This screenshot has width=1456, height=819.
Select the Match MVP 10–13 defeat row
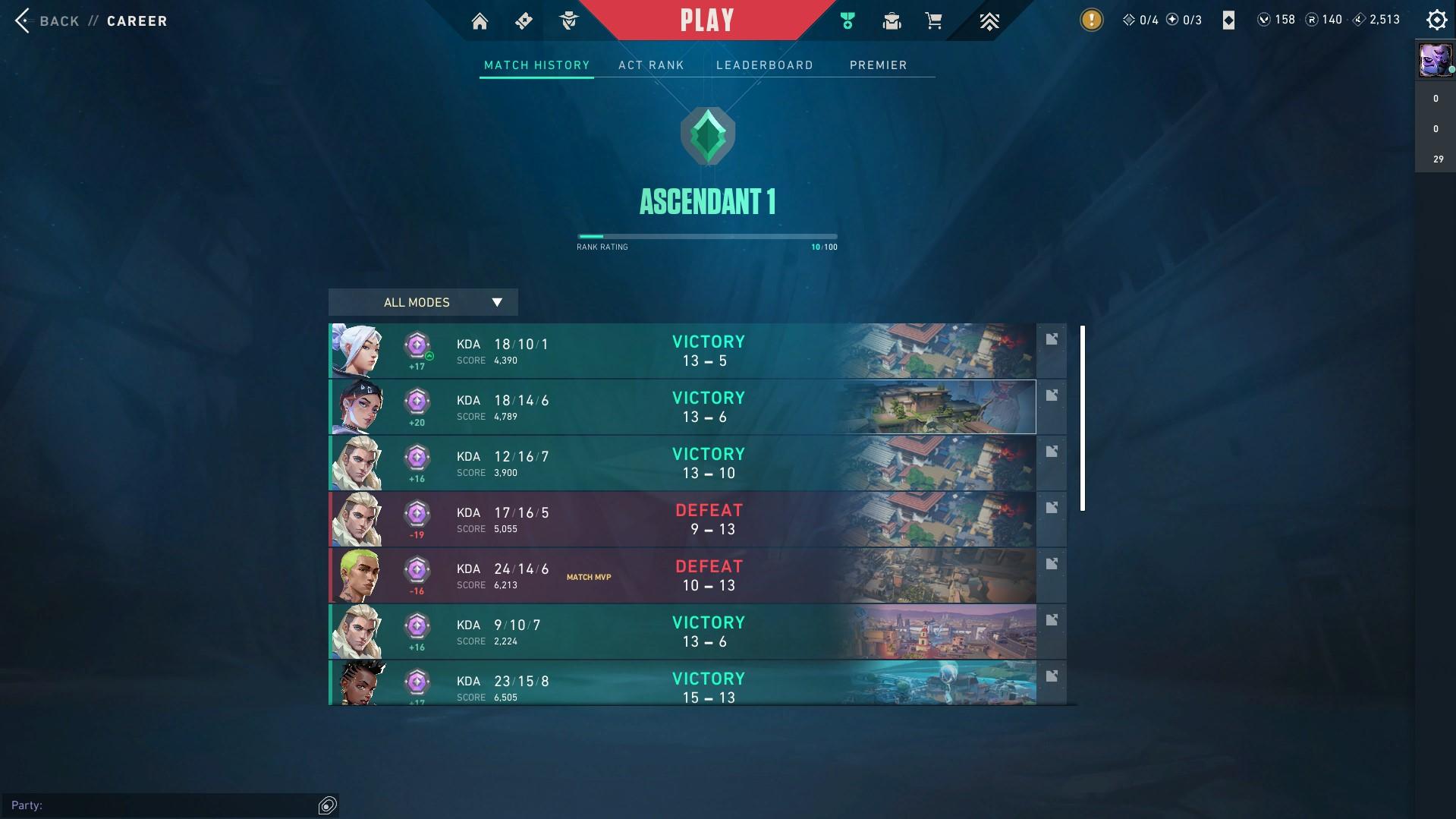click(683, 575)
